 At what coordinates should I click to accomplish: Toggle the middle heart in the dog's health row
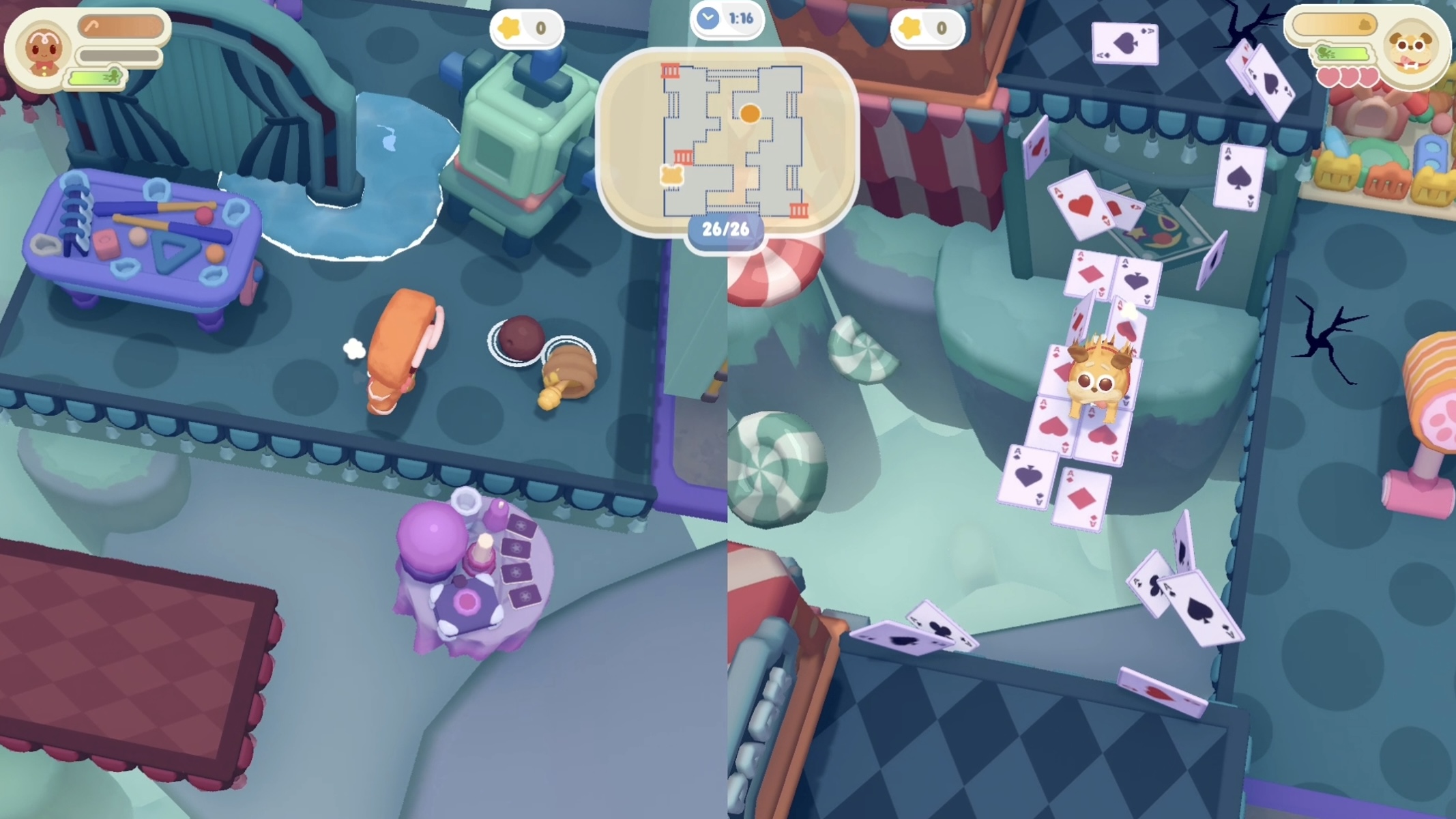click(x=1349, y=77)
